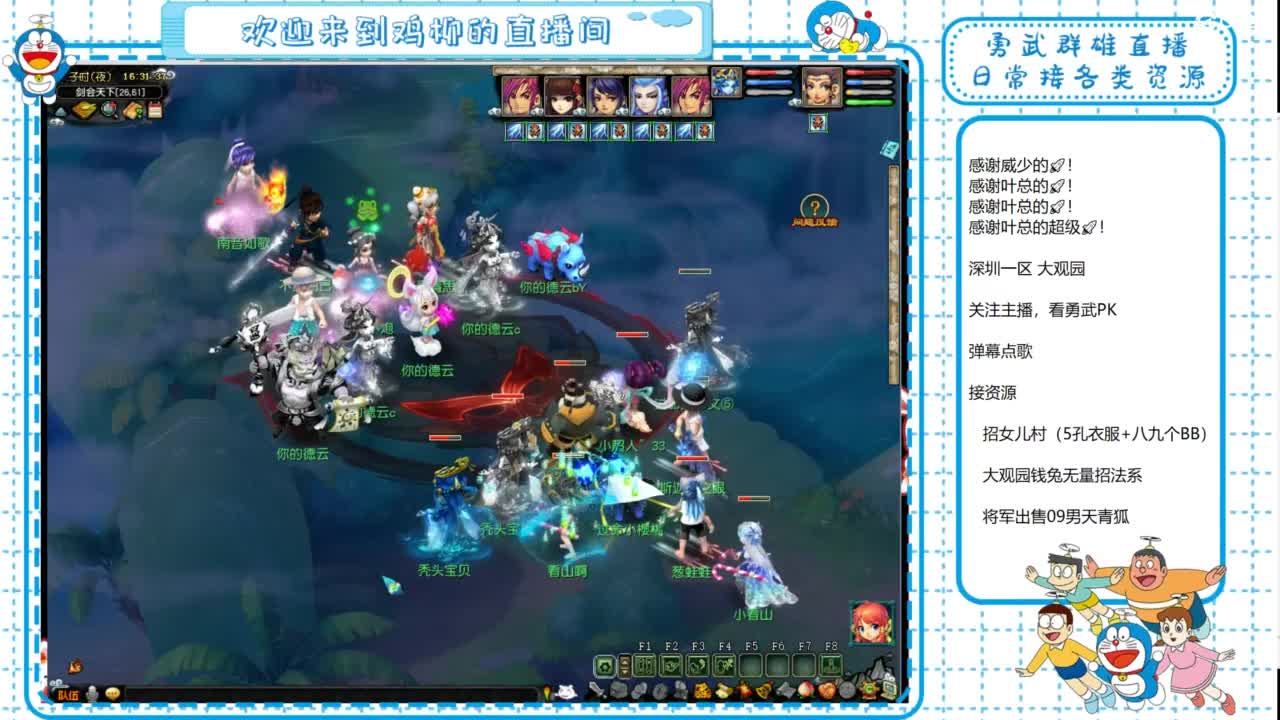Click the 关注主播，看勇武PK text line
The image size is (1280, 720).
pyautogui.click(x=1040, y=310)
